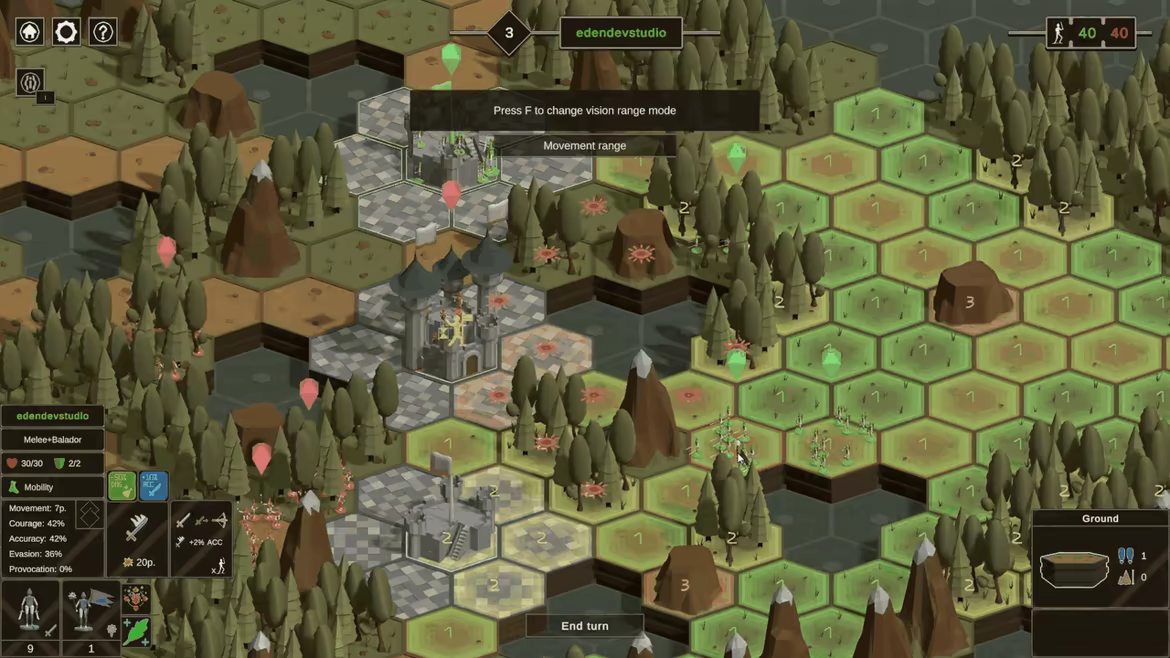Open the home menu icon
This screenshot has height=658, width=1170.
[30, 32]
